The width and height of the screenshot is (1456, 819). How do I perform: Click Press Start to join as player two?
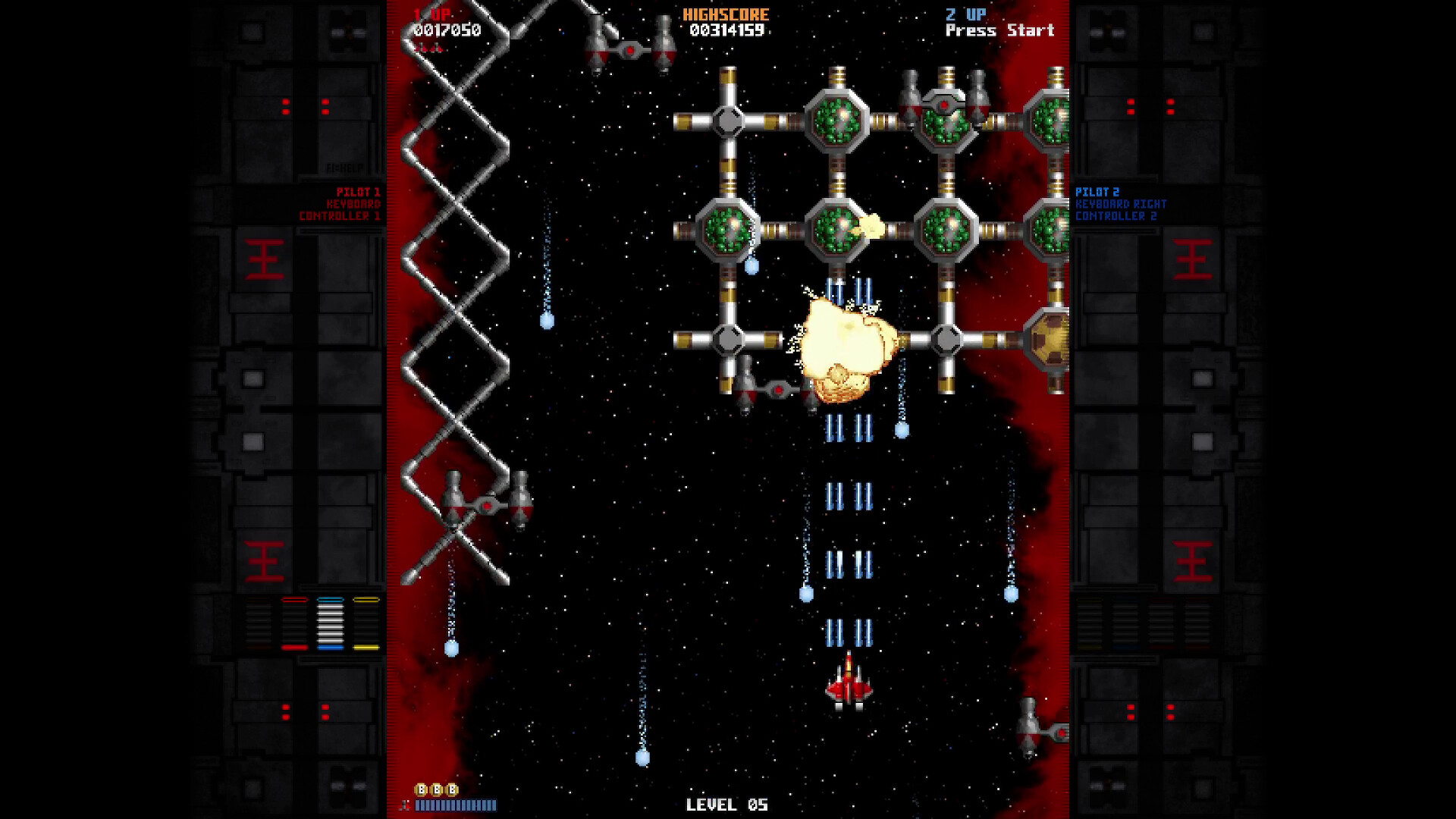(999, 31)
